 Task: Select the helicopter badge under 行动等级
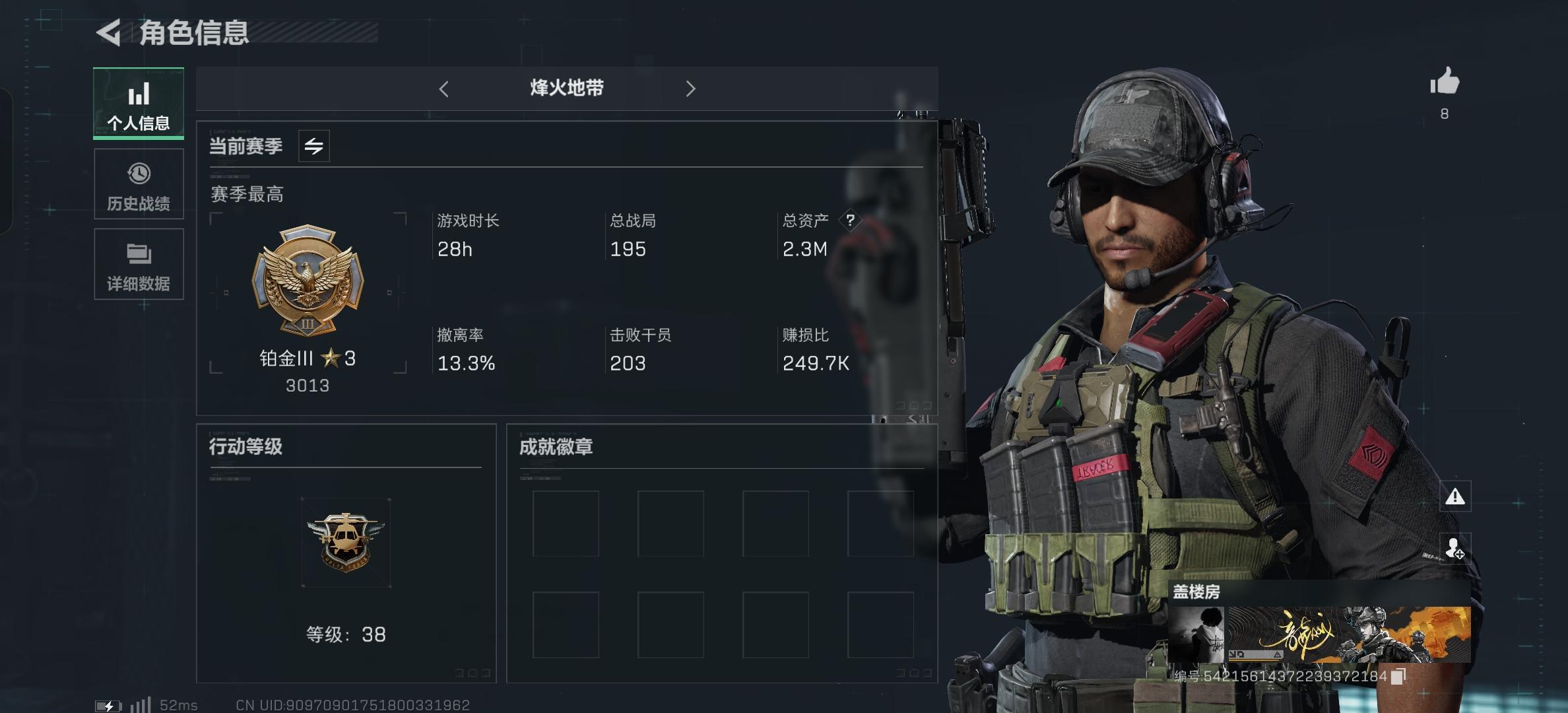(x=346, y=541)
